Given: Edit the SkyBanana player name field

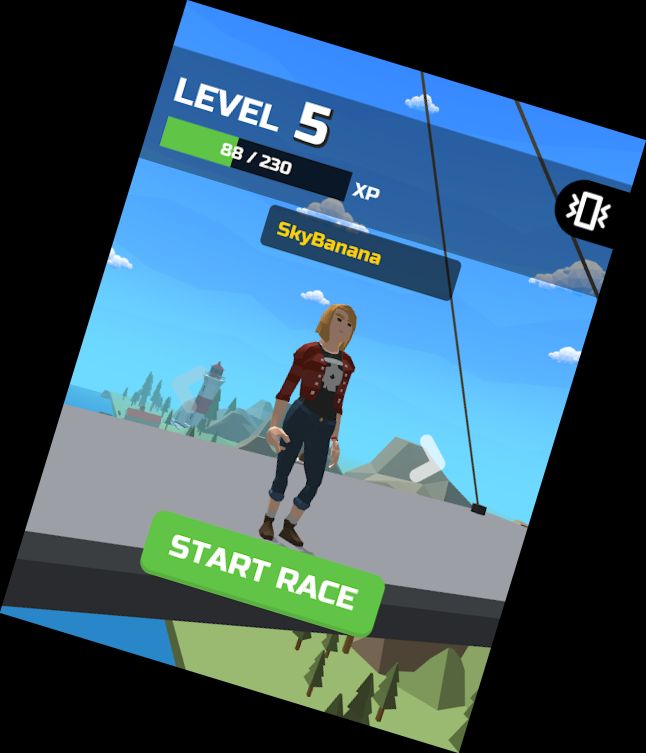Looking at the screenshot, I should [359, 252].
